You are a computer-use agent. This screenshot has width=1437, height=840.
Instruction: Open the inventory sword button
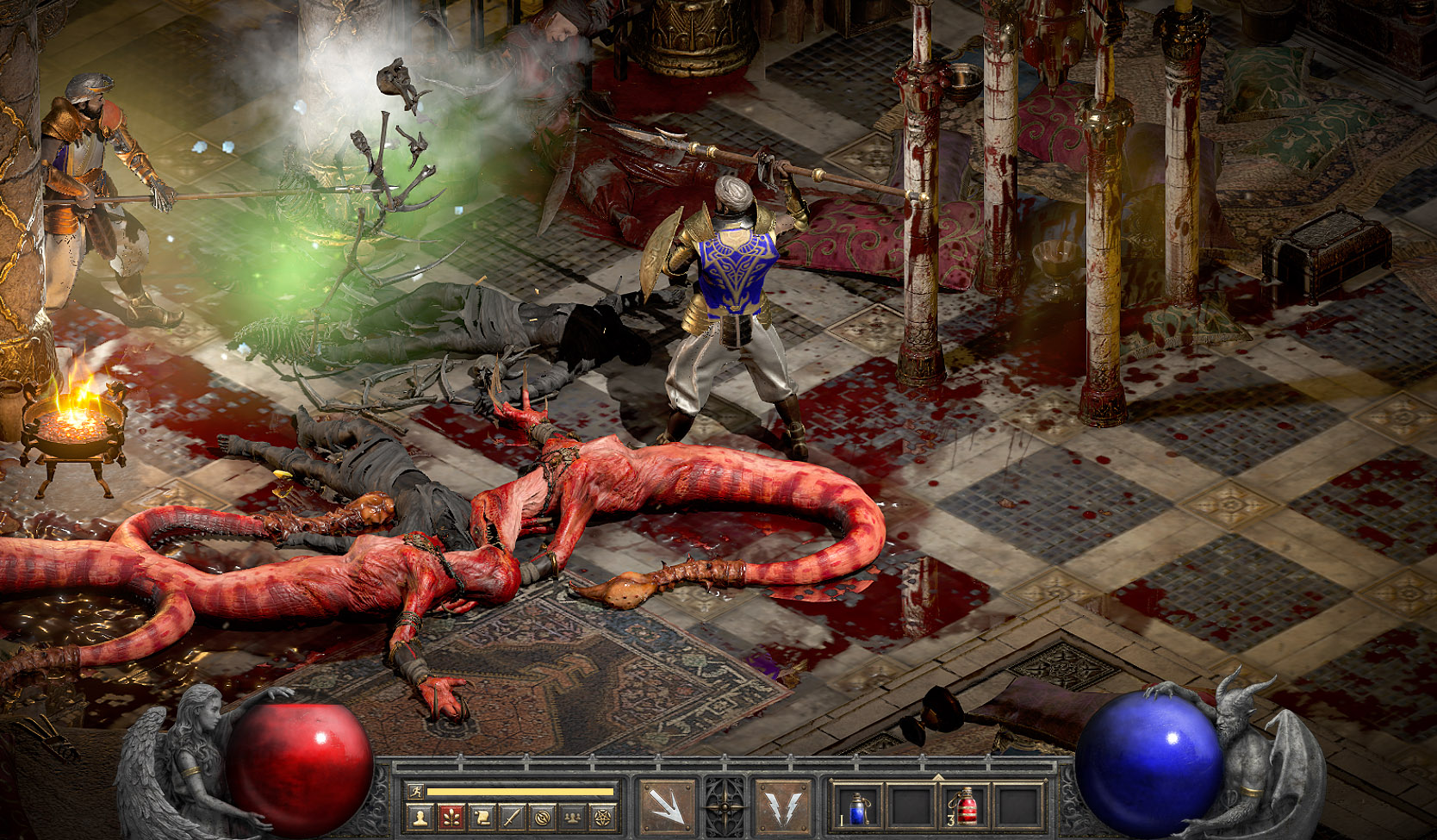point(512,817)
